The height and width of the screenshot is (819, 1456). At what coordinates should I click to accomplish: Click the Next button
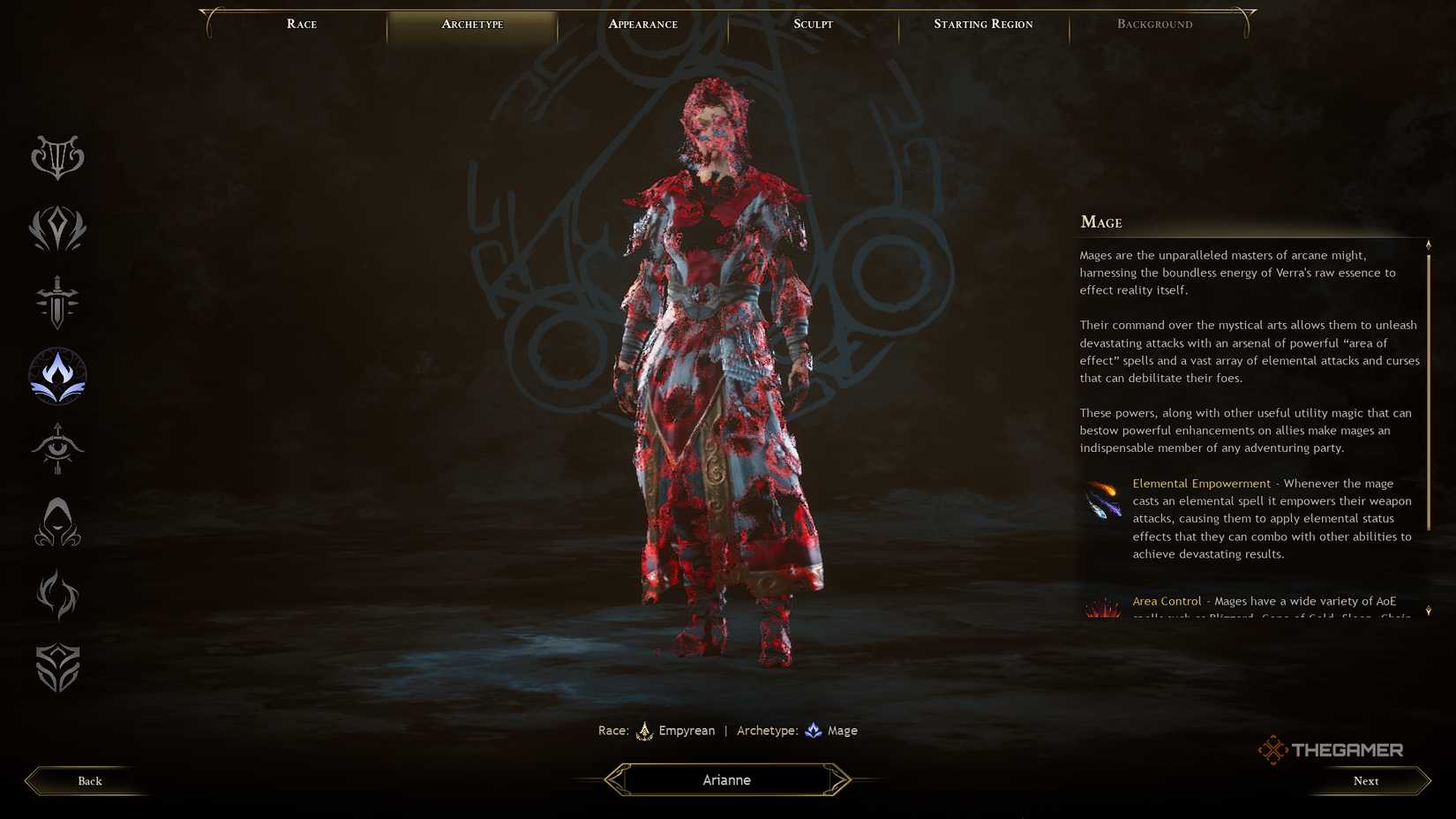1365,781
